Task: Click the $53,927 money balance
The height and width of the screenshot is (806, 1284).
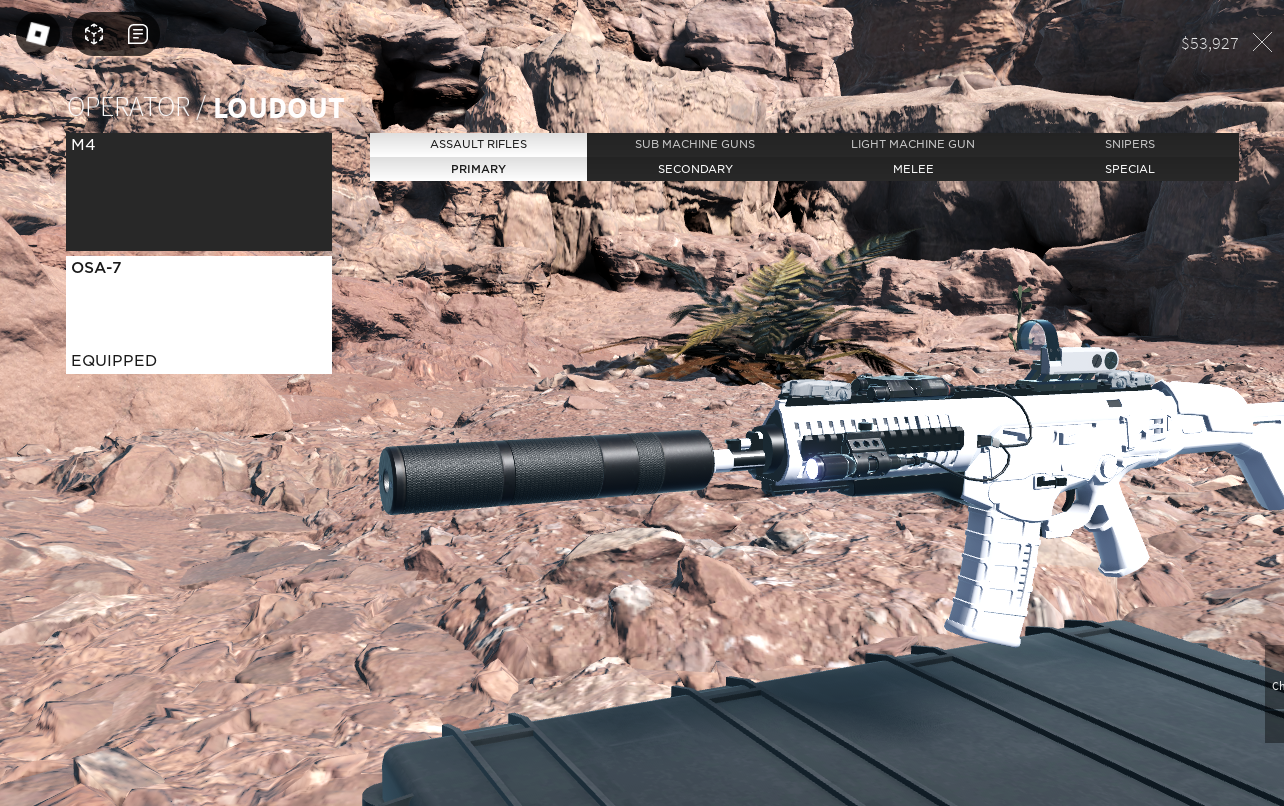Action: click(x=1209, y=43)
